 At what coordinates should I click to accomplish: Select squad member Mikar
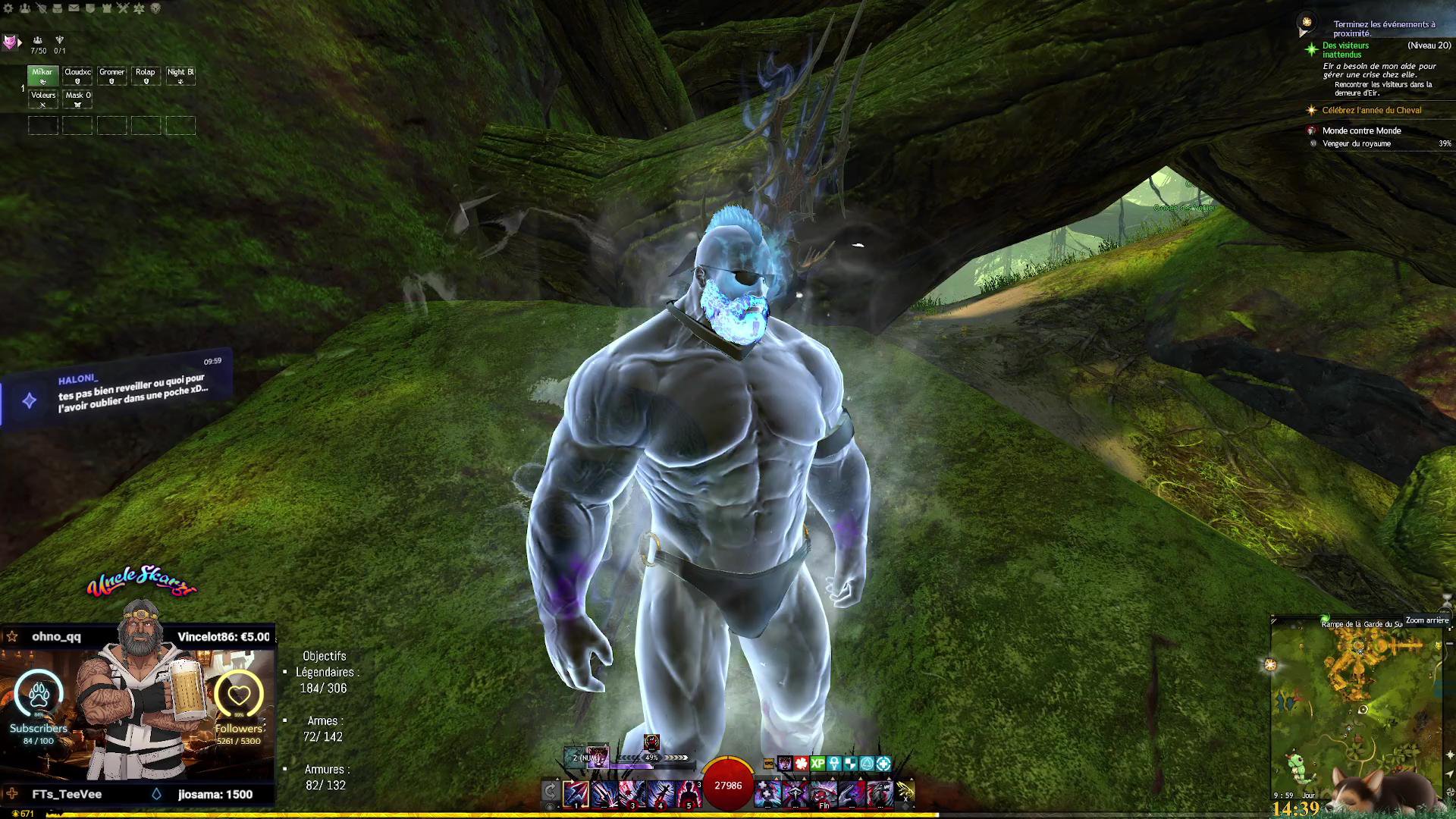pyautogui.click(x=43, y=76)
